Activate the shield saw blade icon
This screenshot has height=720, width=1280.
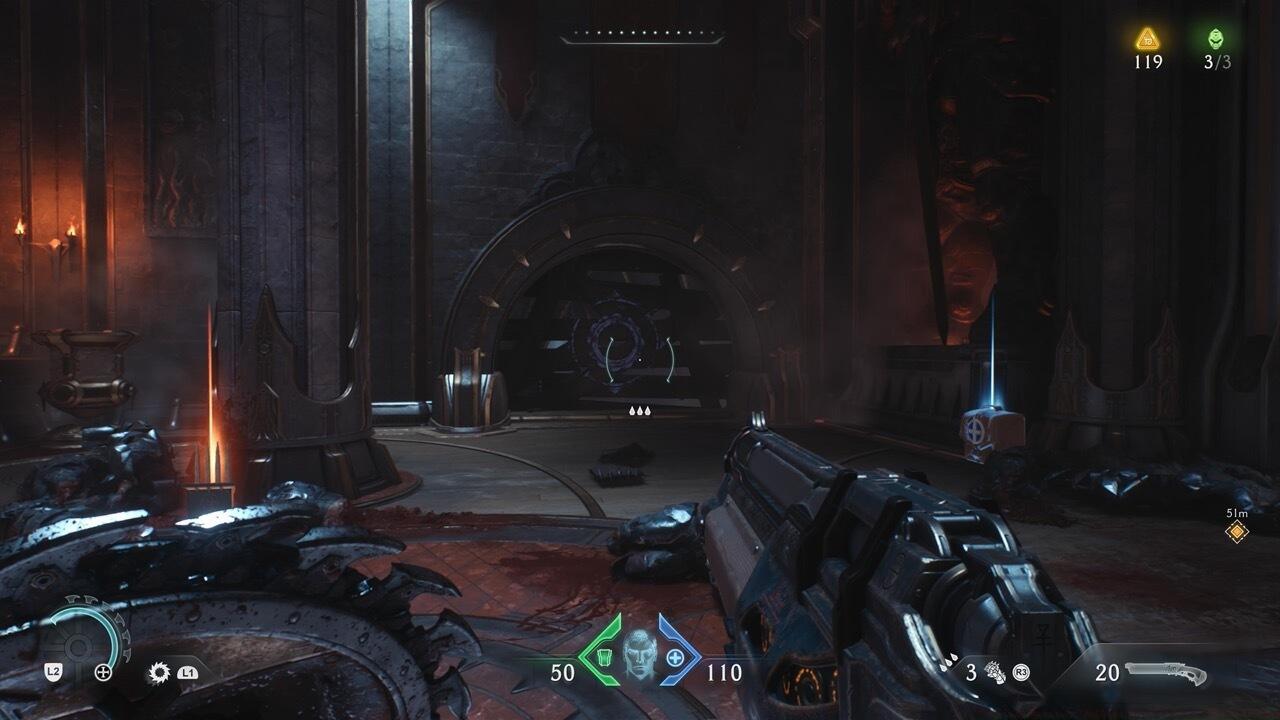click(159, 672)
